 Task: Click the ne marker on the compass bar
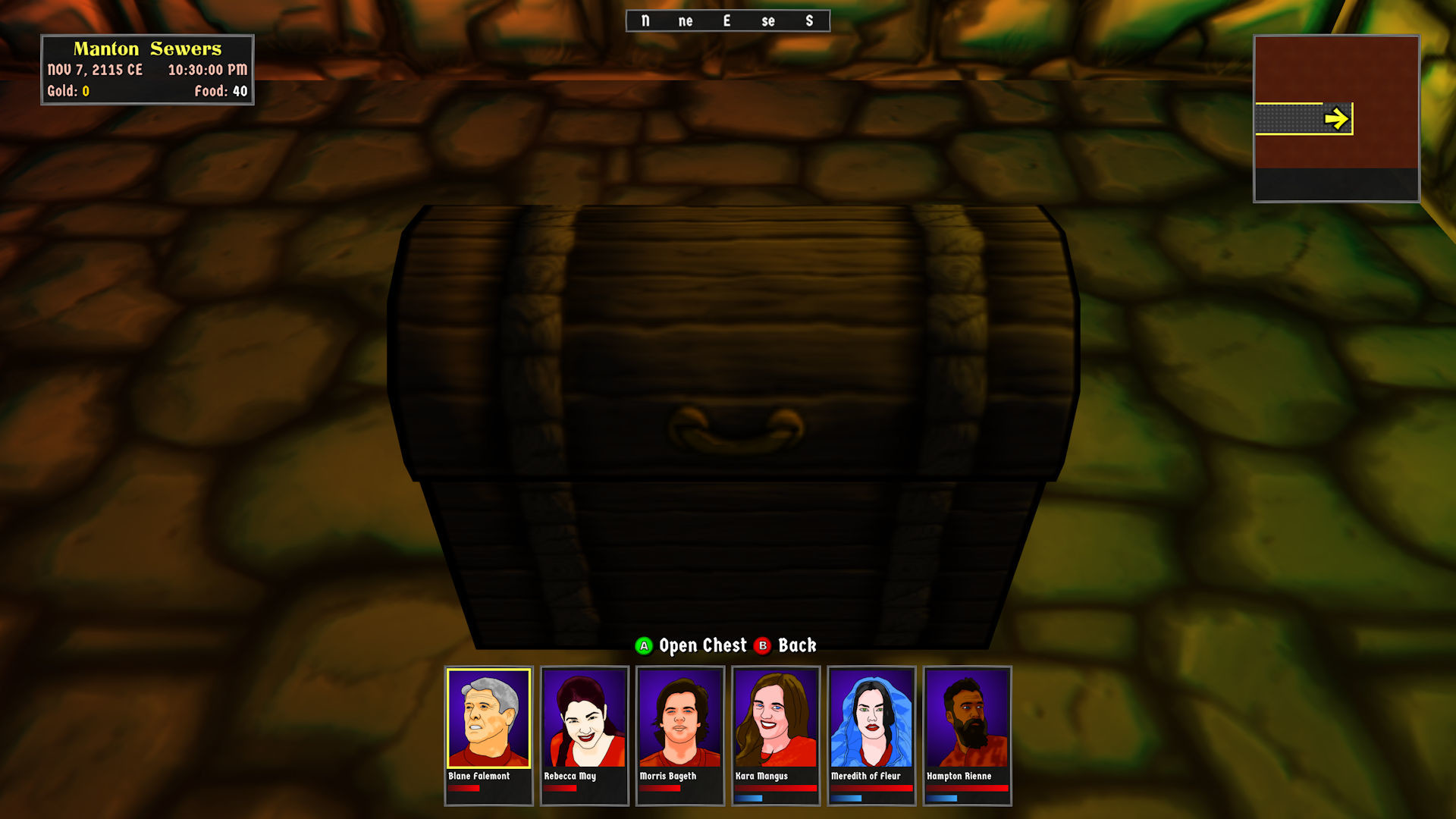686,21
